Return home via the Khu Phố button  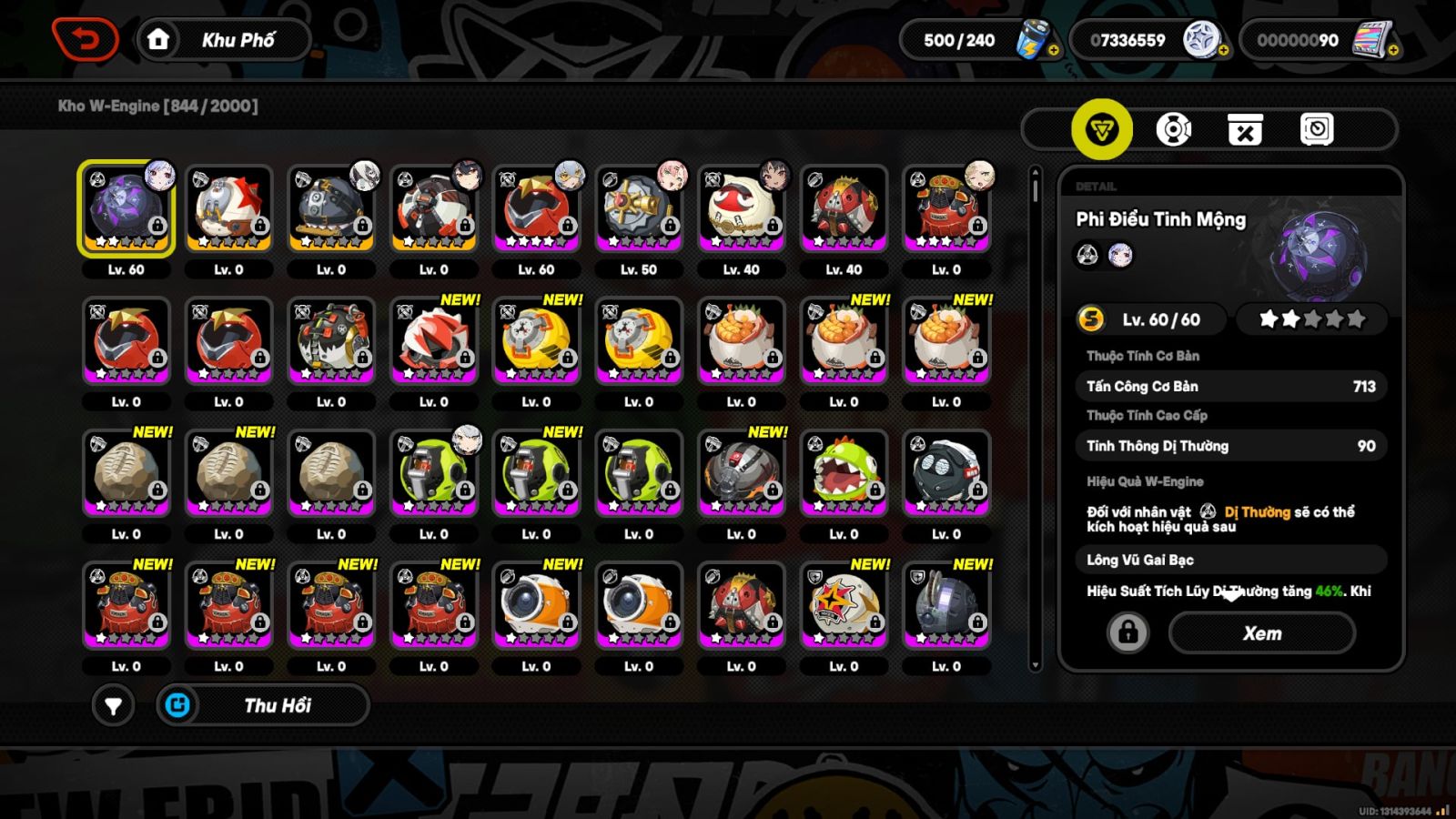coord(224,40)
